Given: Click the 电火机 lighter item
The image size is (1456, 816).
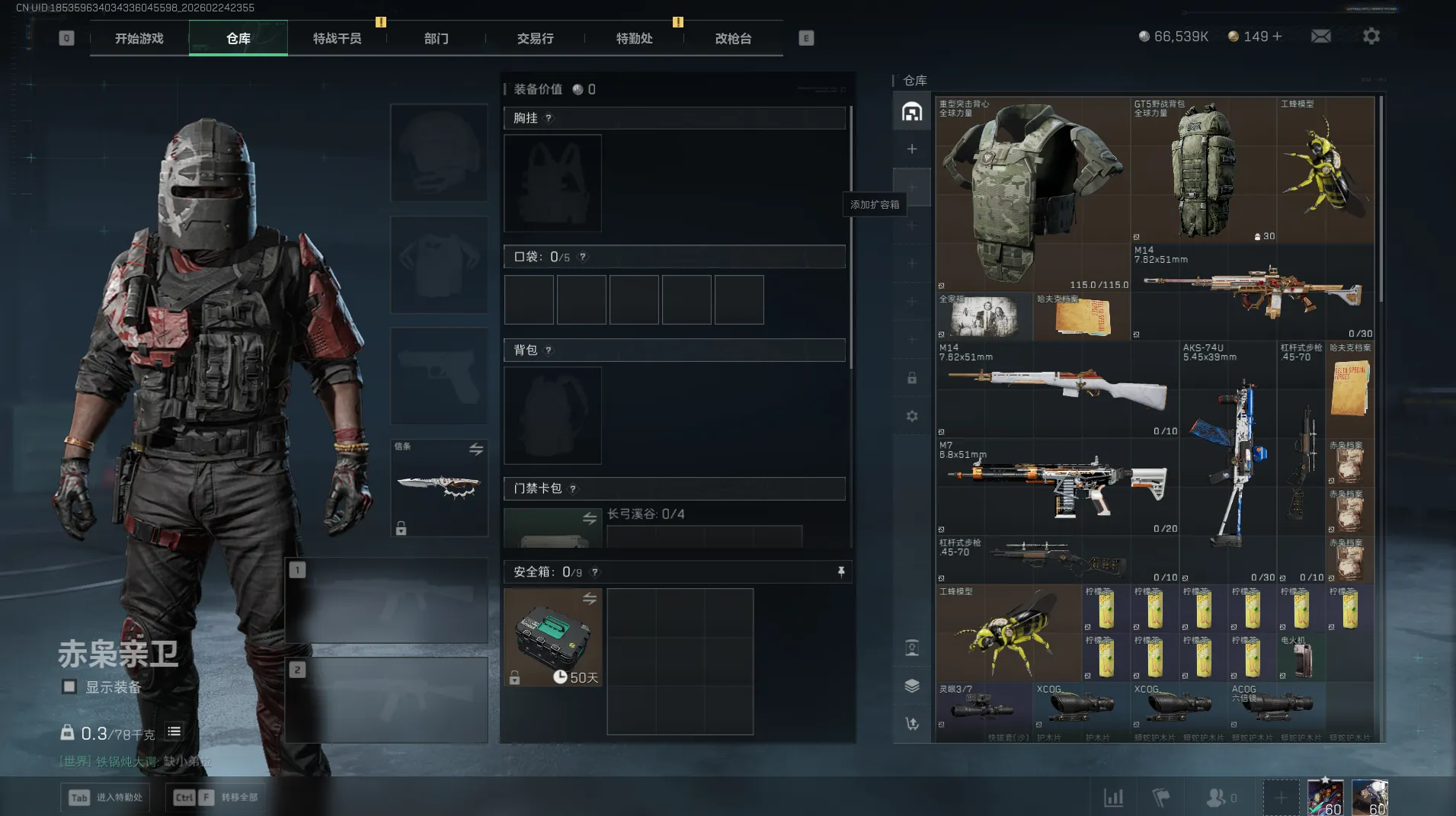Looking at the screenshot, I should coord(1301,657).
